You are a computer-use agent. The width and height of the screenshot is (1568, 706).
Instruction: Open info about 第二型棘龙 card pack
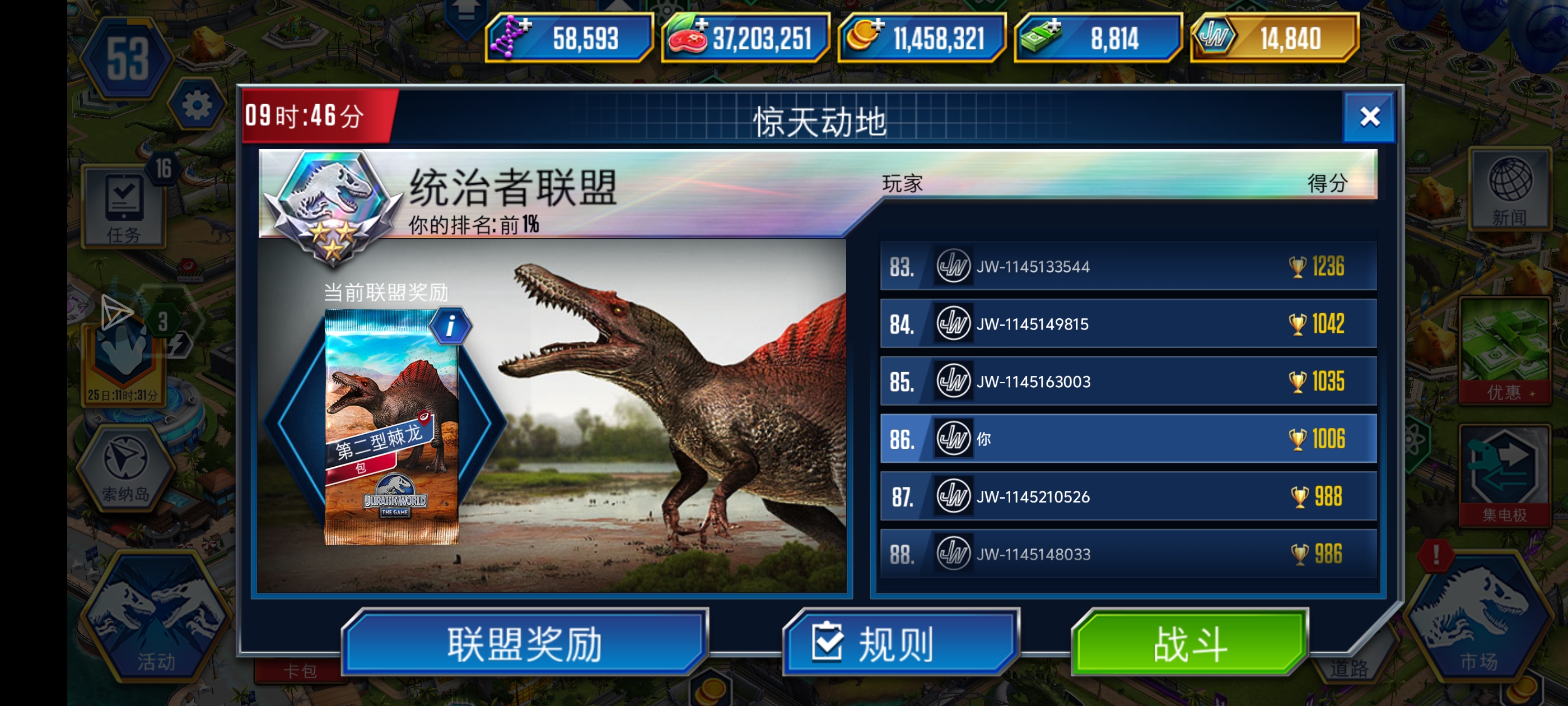click(452, 326)
